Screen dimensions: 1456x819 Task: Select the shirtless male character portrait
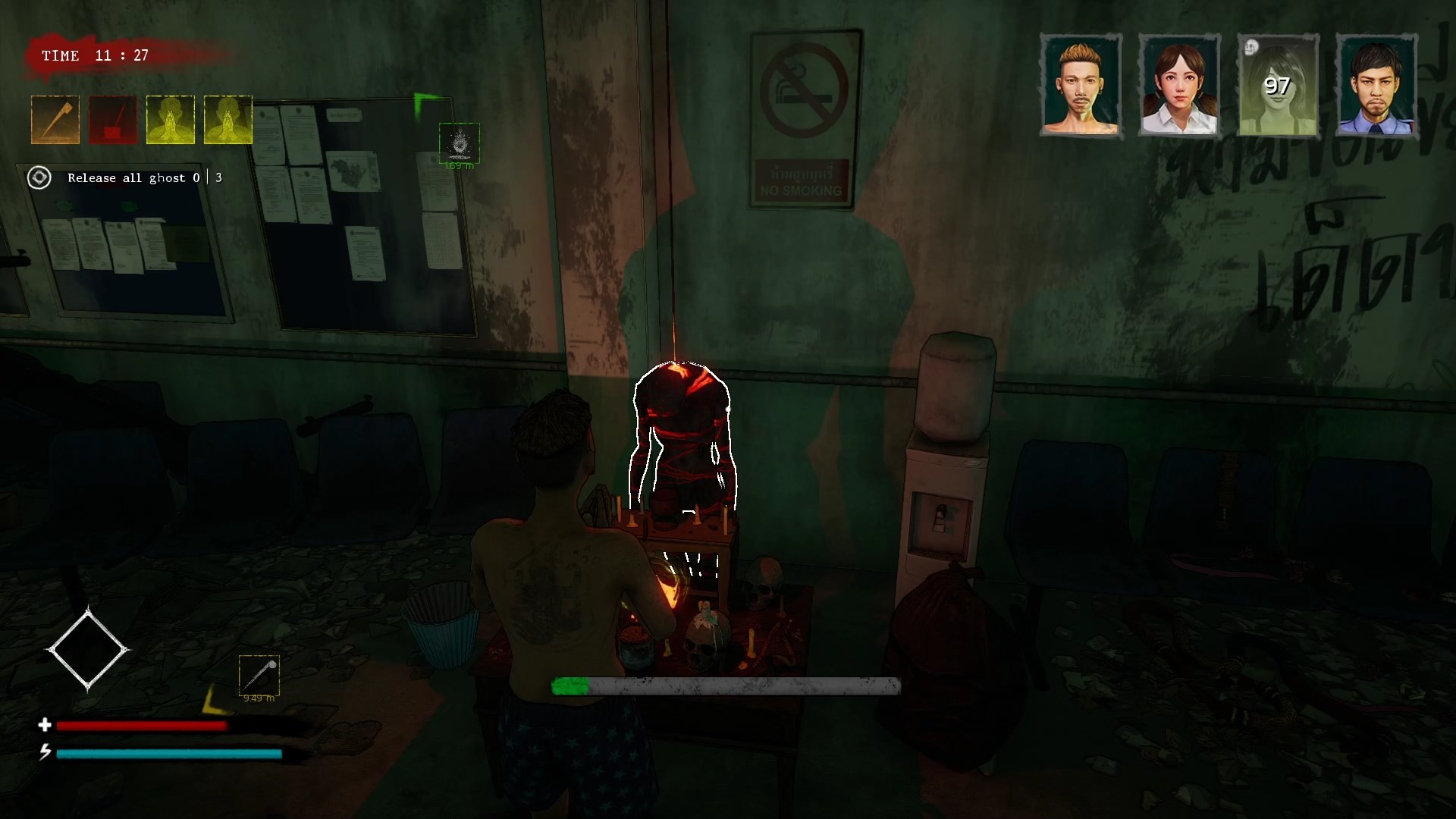(1081, 85)
